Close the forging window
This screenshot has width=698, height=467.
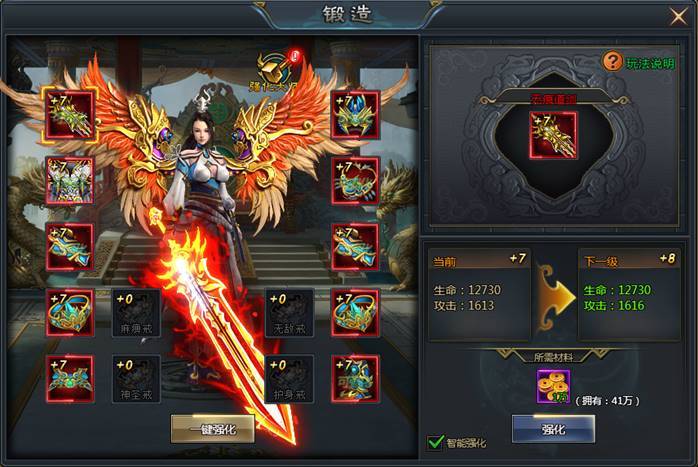tap(678, 16)
